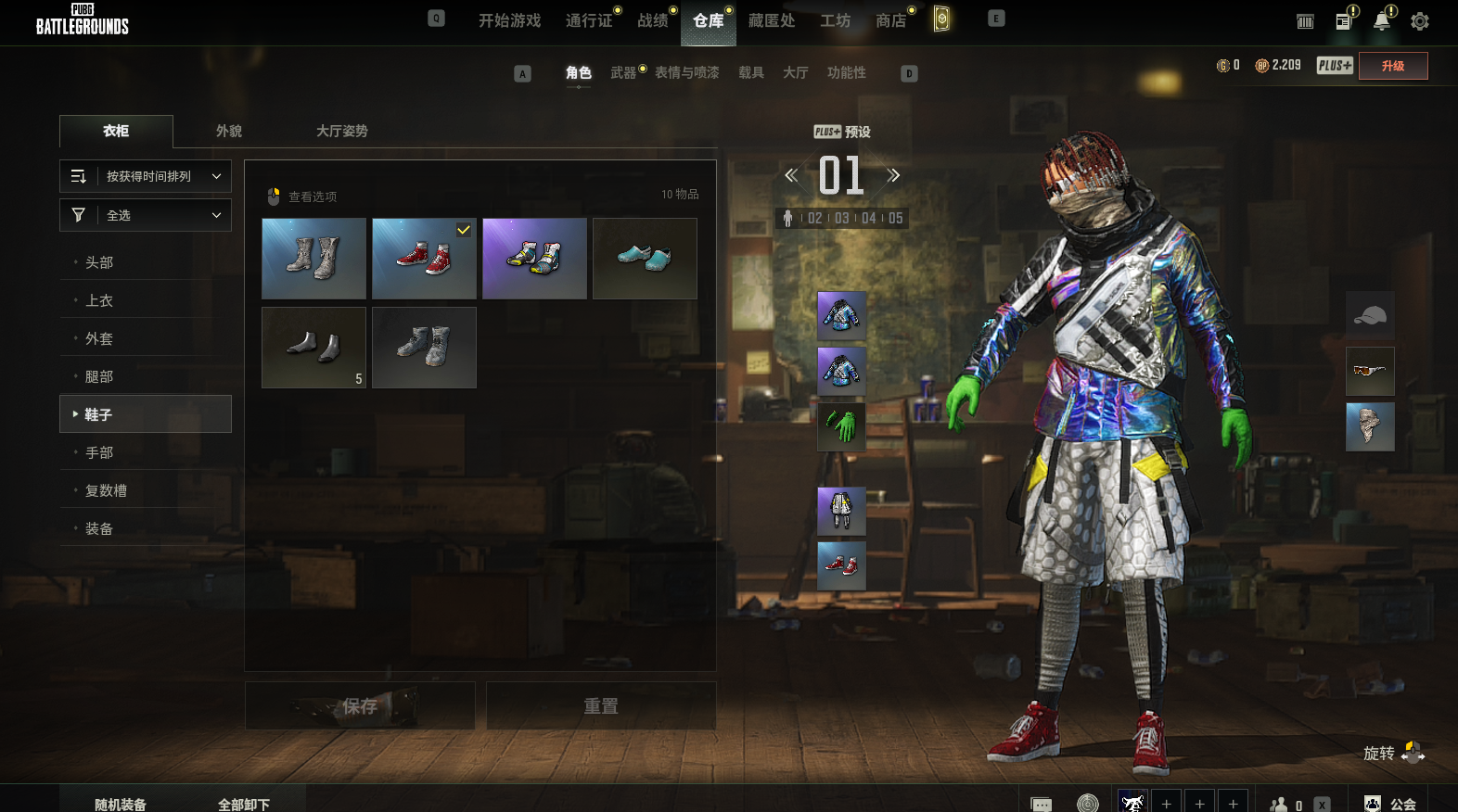
Task: Pick the grey boots shoe item
Action: (x=313, y=259)
